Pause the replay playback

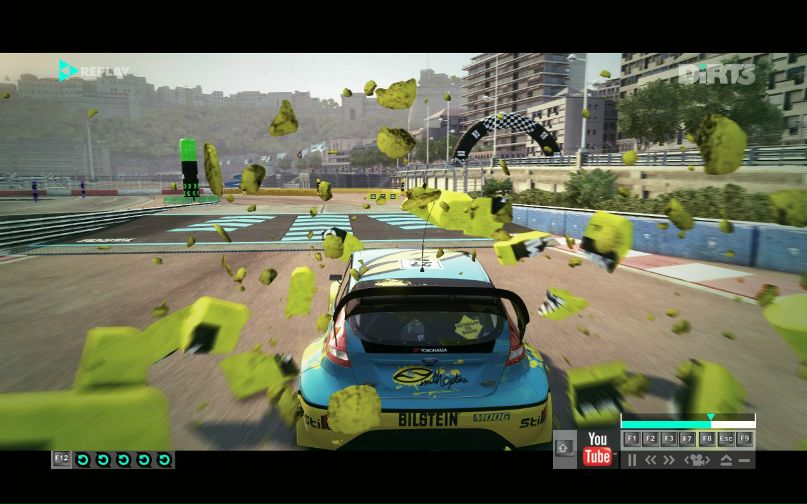pos(632,460)
